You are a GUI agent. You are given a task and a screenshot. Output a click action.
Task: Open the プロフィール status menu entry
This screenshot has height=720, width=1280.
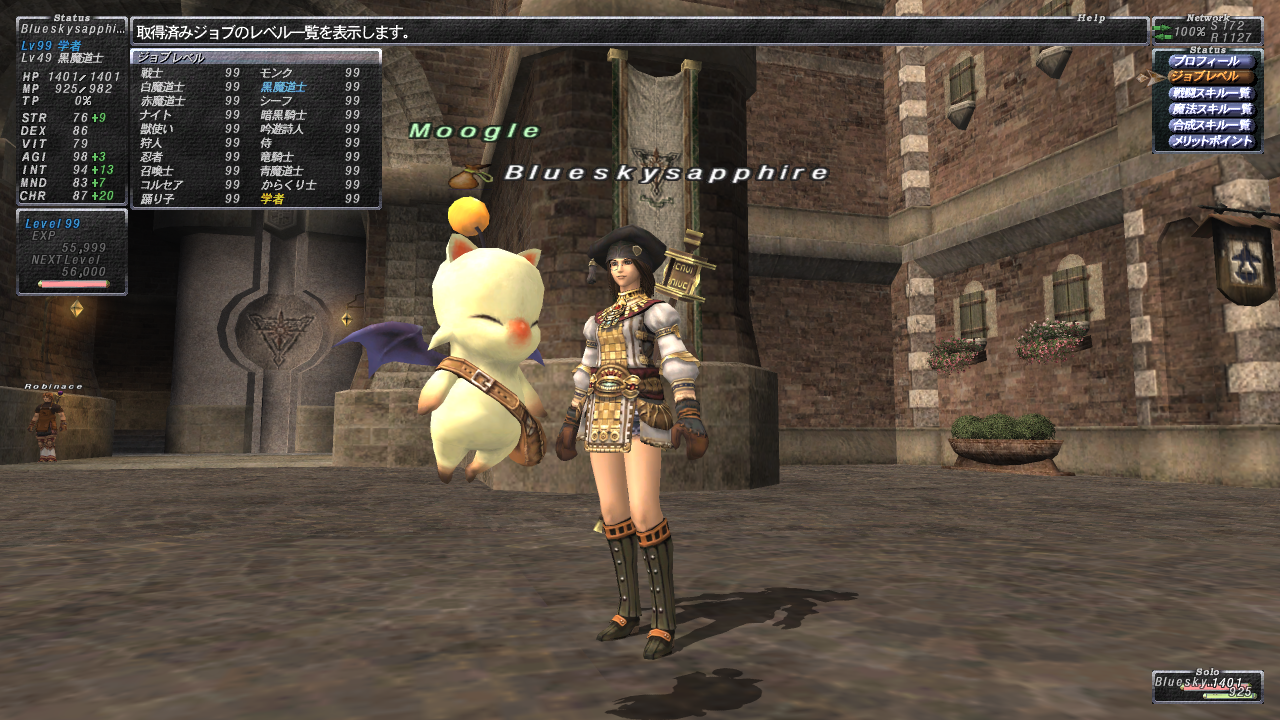coord(1210,61)
